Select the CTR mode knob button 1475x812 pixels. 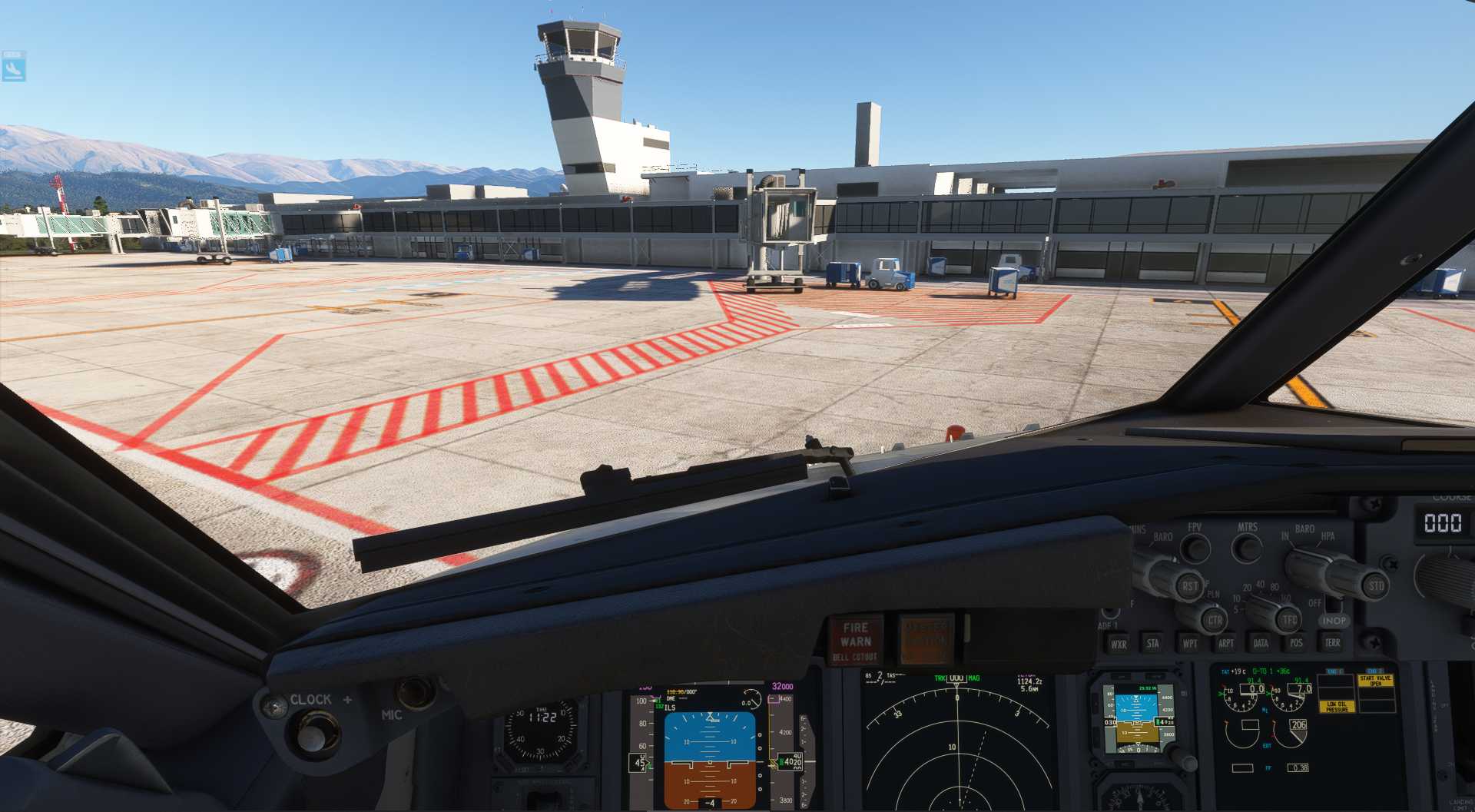point(1214,620)
